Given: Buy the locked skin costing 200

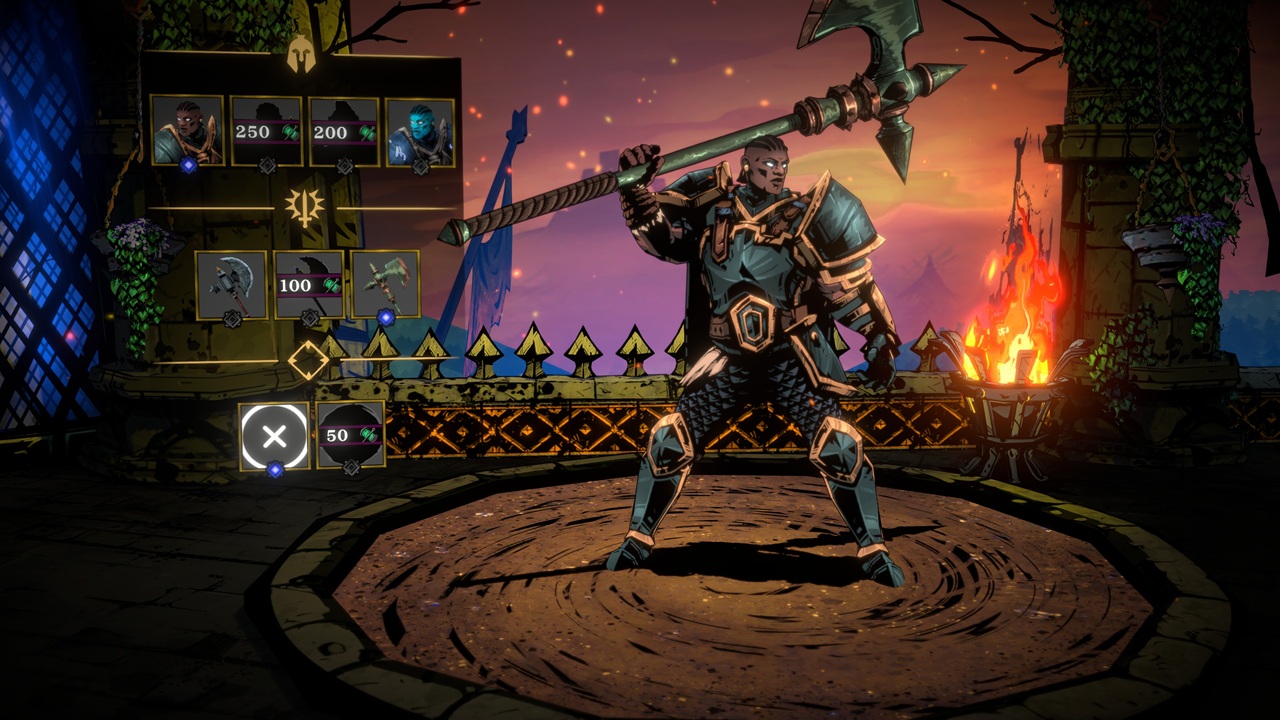Looking at the screenshot, I should (x=344, y=131).
